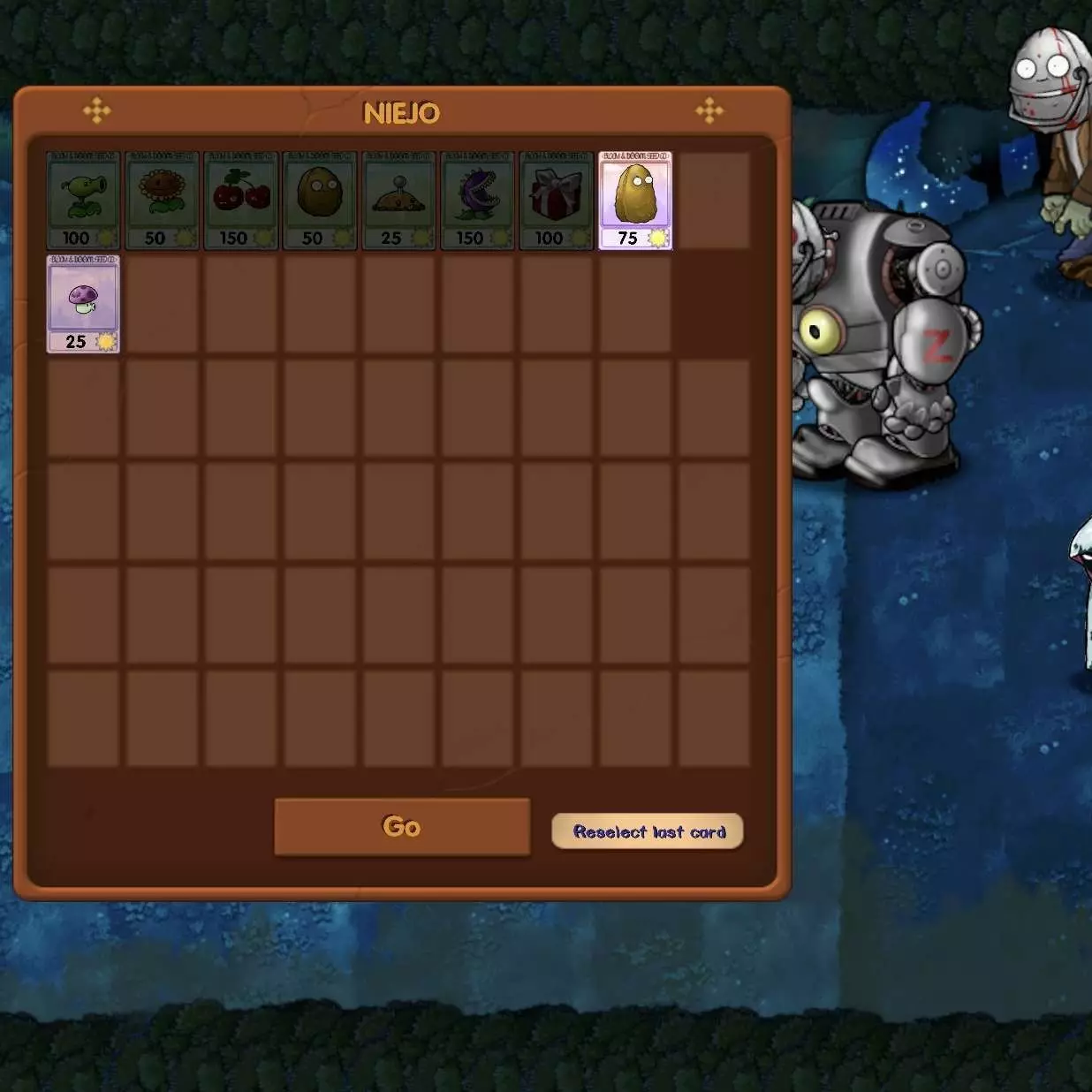
Task: Pick the Peashooter seed card
Action: (x=83, y=201)
